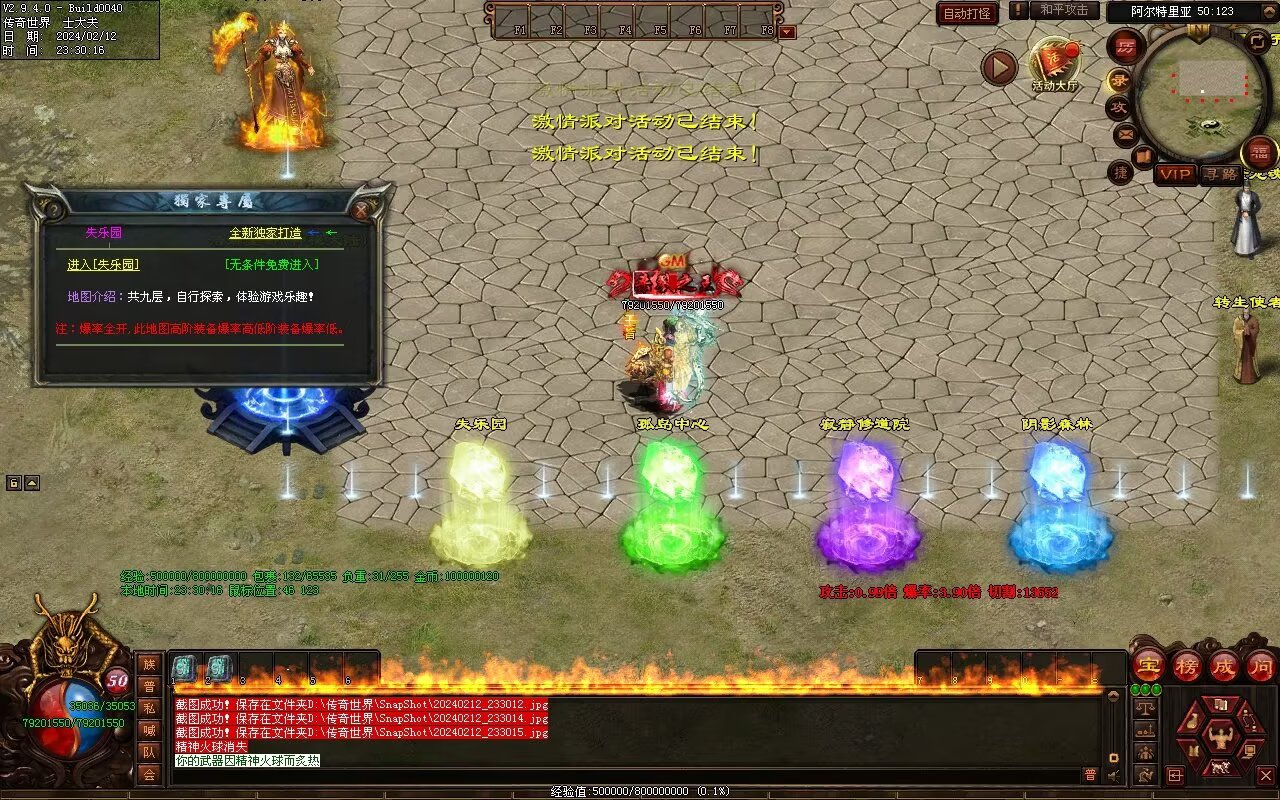Open the 福 welfare button
This screenshot has width=1280, height=800.
1259,153
